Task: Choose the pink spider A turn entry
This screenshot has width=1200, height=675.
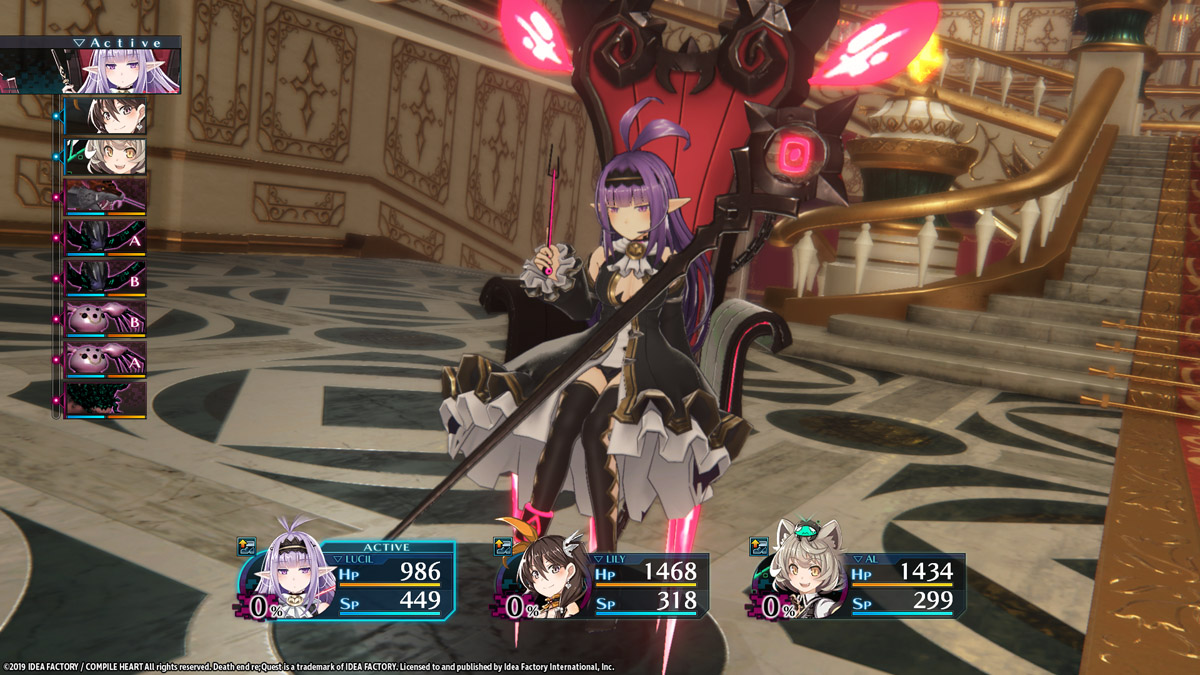Action: pos(106,358)
